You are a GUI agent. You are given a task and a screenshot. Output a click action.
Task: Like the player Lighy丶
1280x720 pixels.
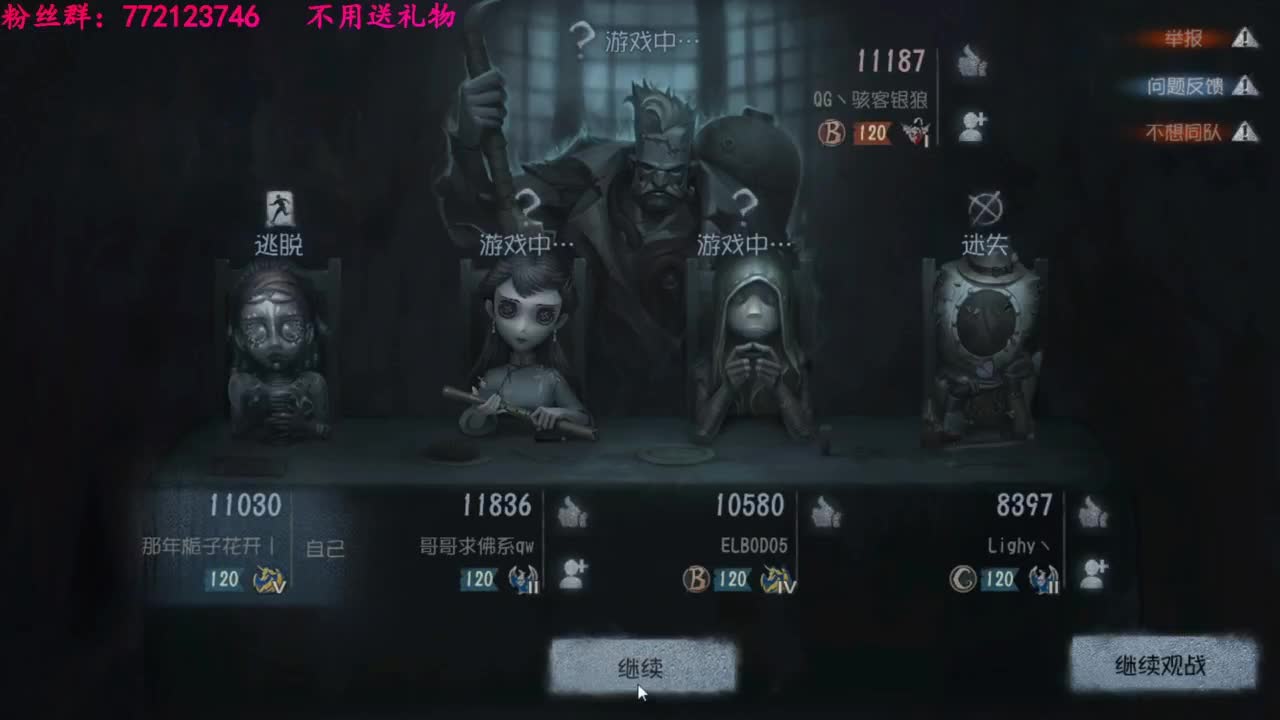tap(1092, 513)
